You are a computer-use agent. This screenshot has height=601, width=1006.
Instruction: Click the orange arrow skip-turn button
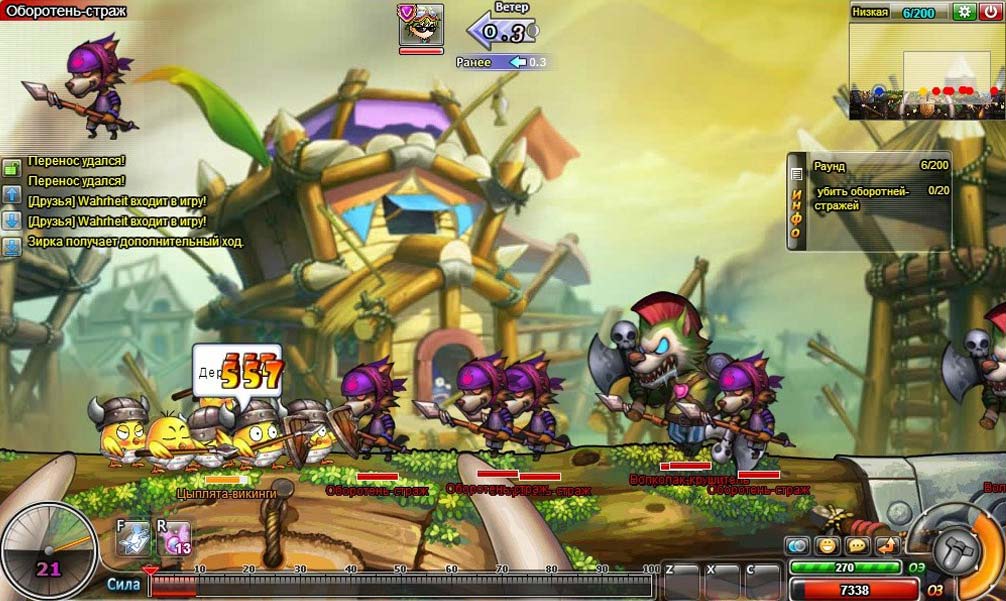pyautogui.click(x=887, y=546)
